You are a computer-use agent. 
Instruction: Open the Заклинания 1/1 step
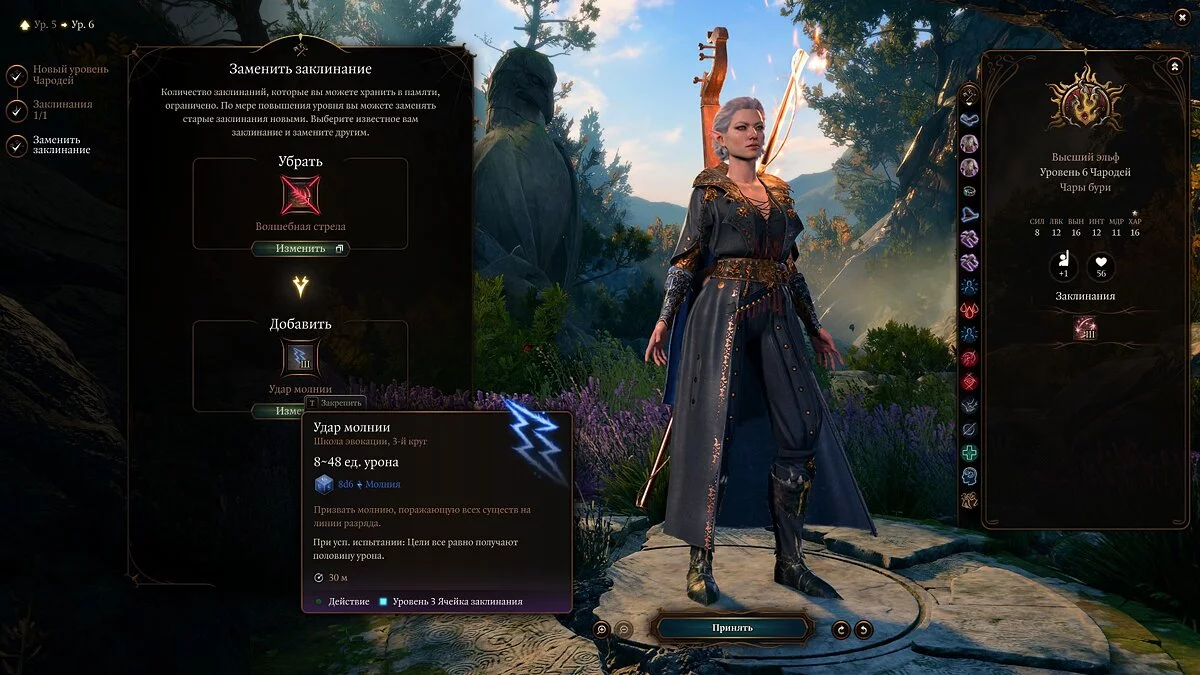(x=17, y=110)
